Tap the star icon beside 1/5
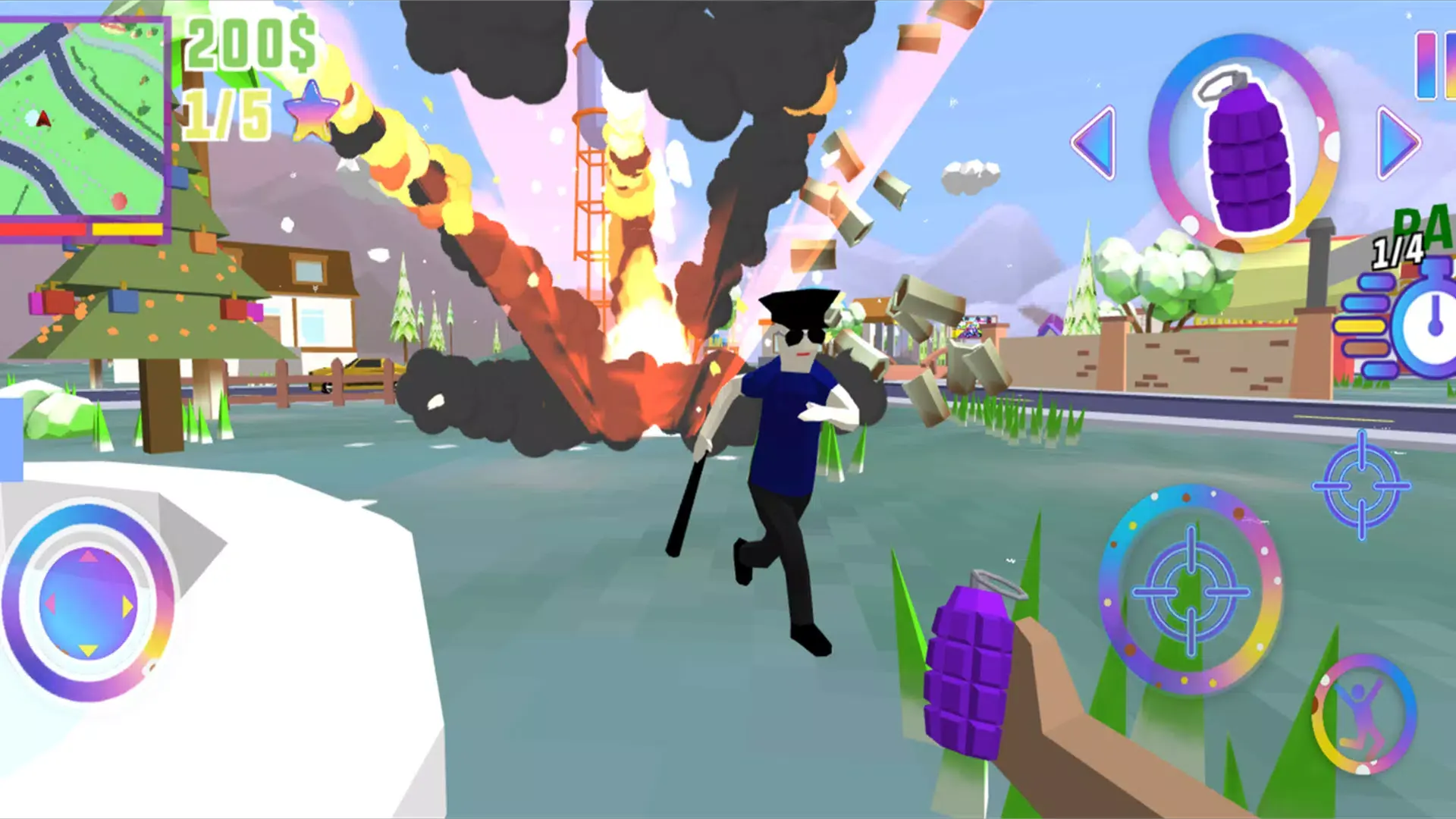Viewport: 1456px width, 819px height. pyautogui.click(x=311, y=114)
